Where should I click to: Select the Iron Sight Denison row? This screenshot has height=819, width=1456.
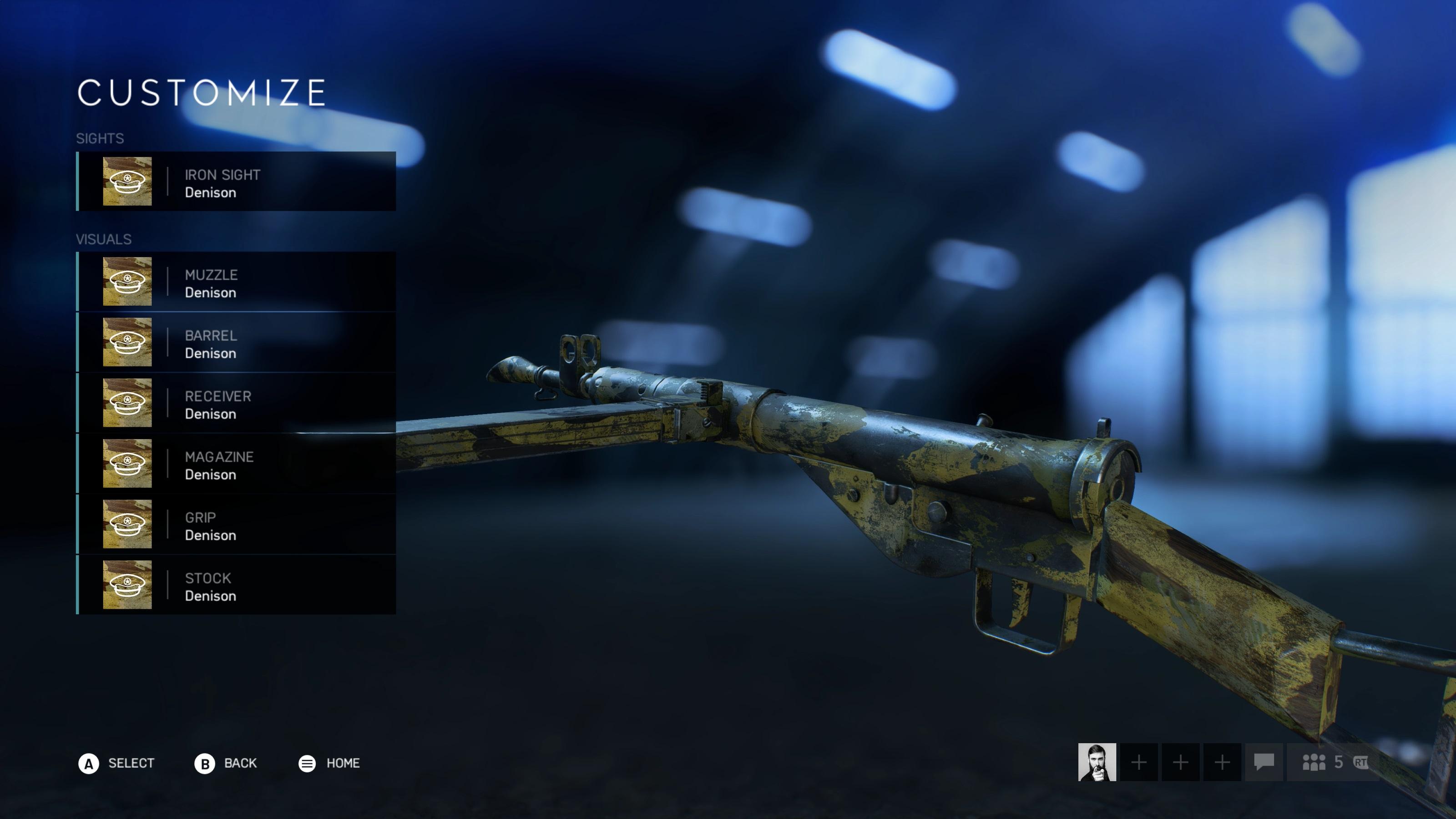pyautogui.click(x=236, y=182)
